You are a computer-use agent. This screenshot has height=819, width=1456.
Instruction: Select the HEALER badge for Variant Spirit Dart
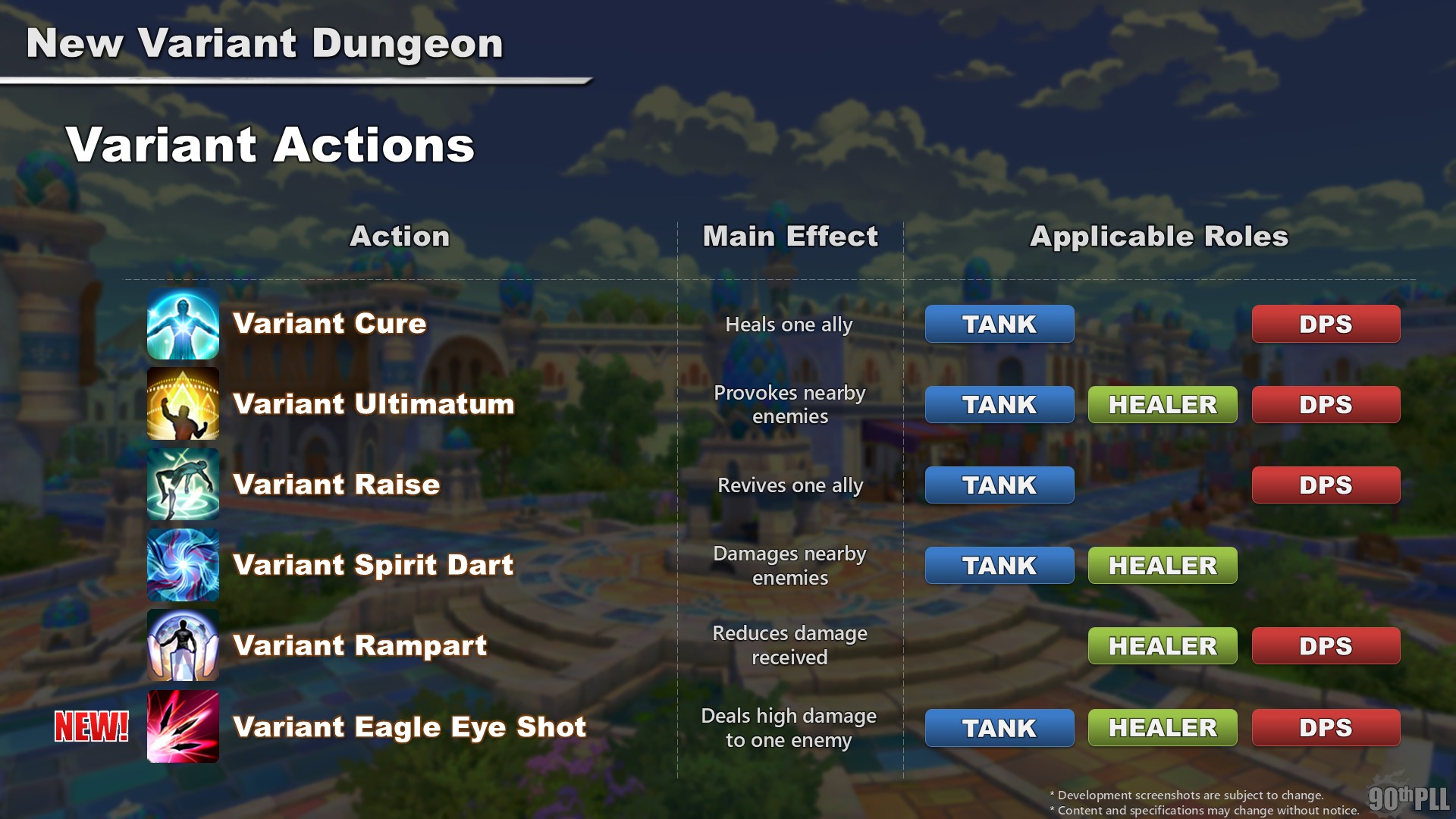tap(1163, 565)
